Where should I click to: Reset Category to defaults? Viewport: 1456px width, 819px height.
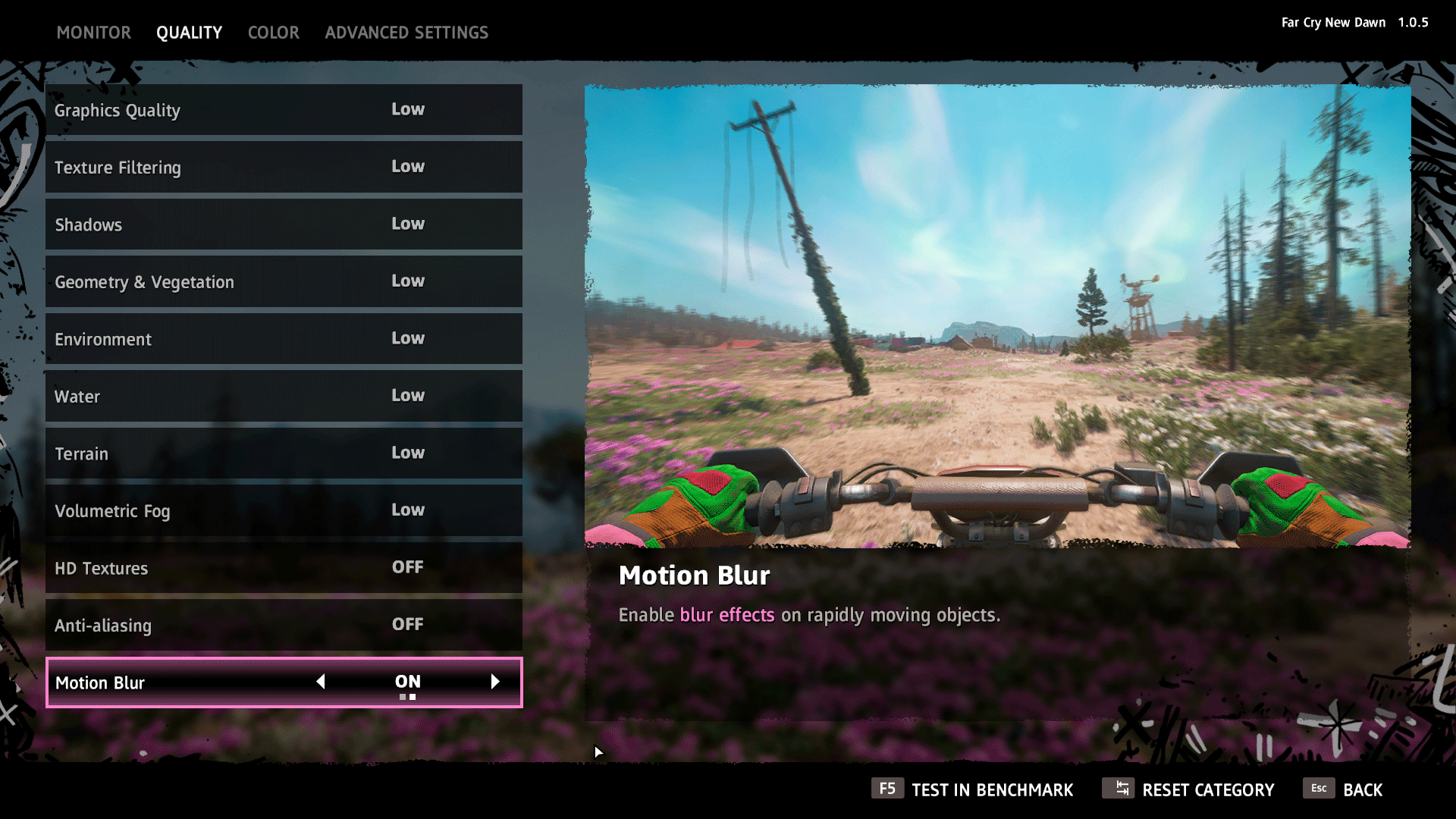[1188, 789]
